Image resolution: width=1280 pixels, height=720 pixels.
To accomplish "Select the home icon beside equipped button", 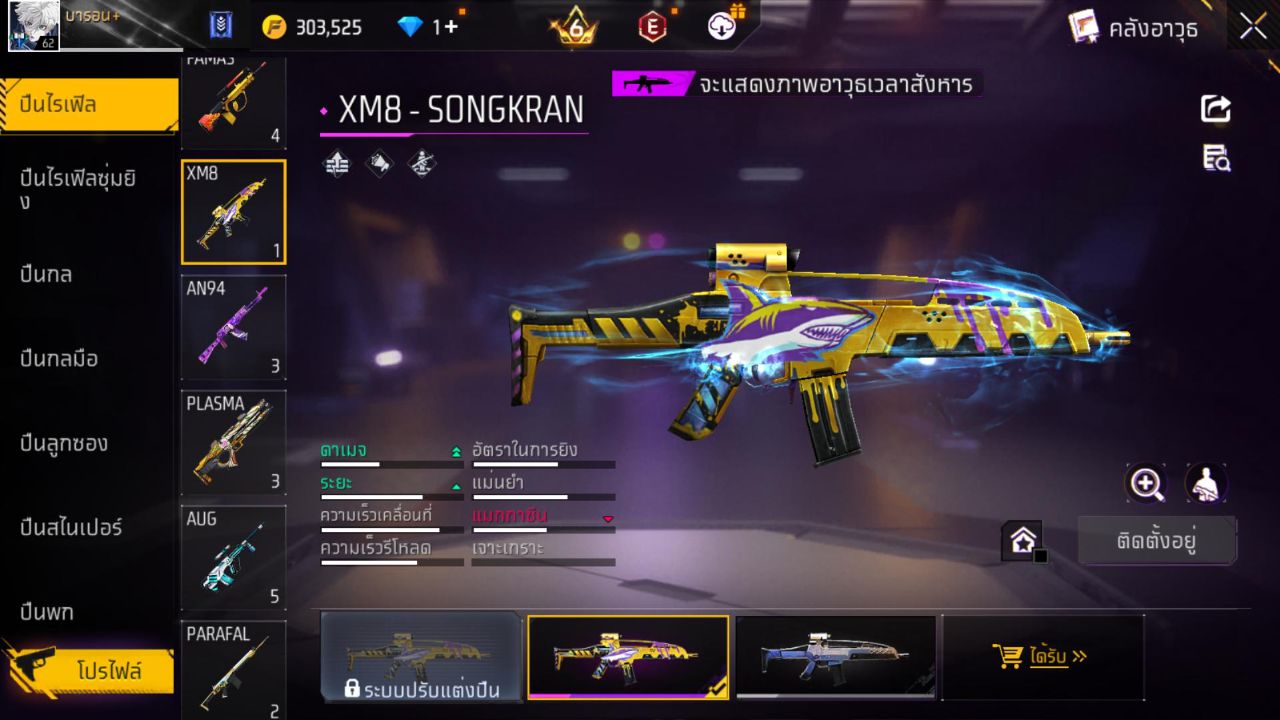I will [1023, 539].
